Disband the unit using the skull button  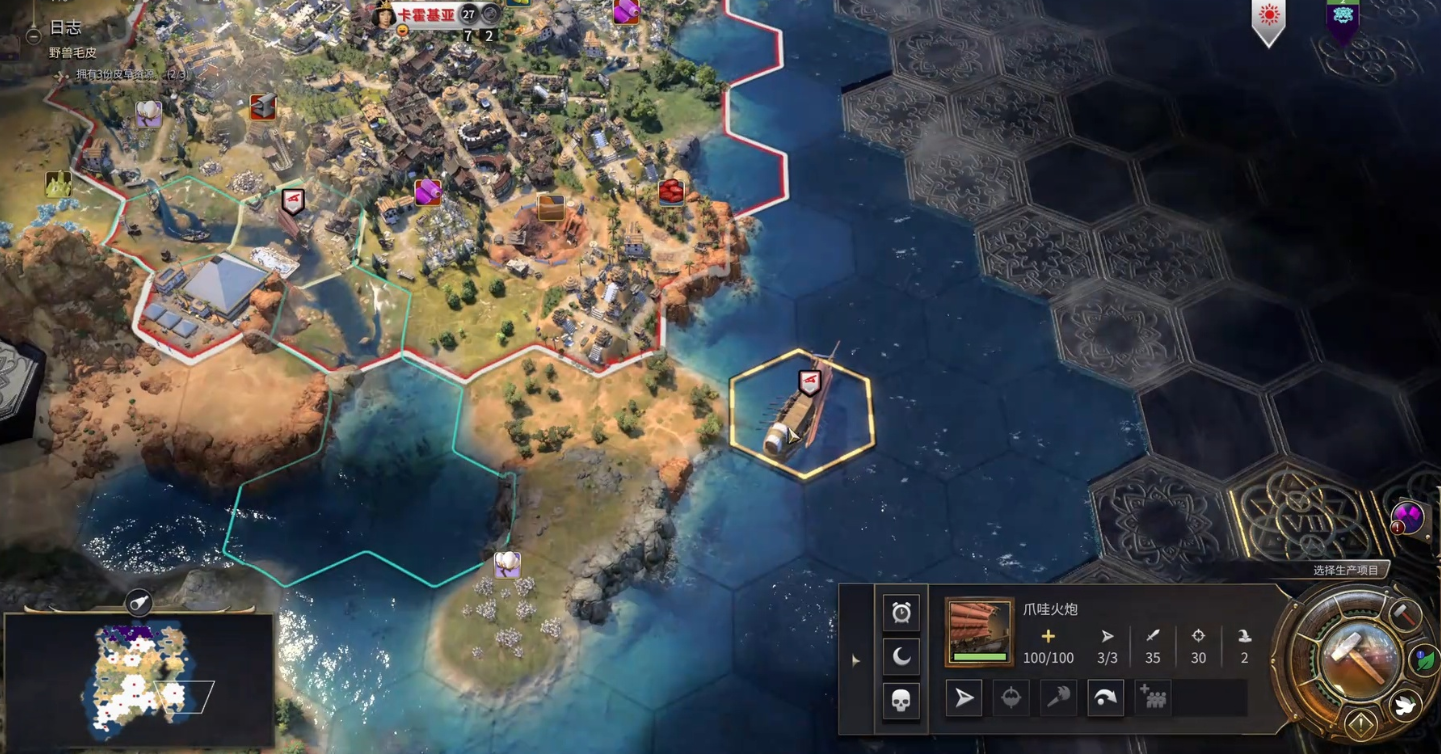tap(901, 700)
